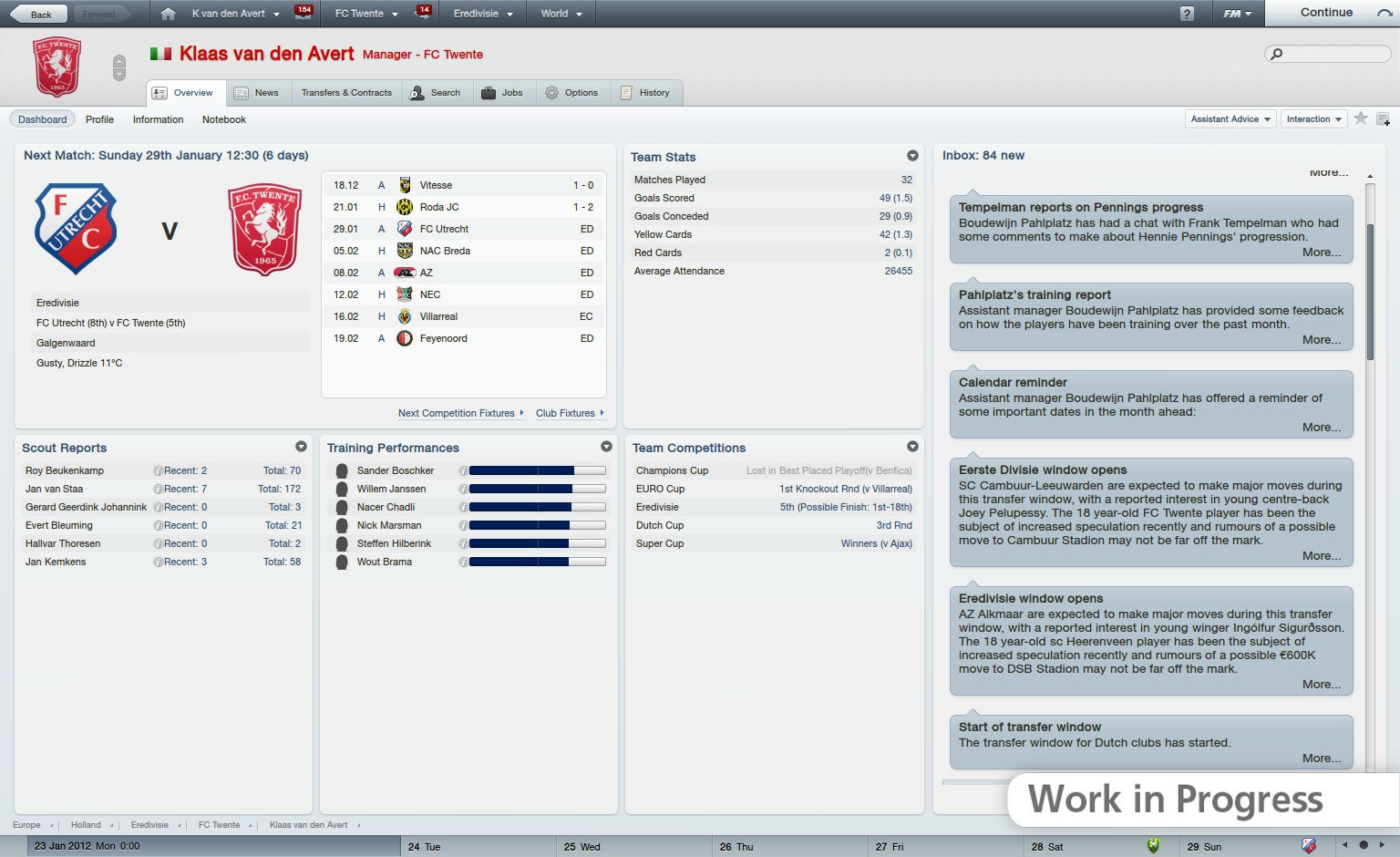Image resolution: width=1400 pixels, height=857 pixels.
Task: Open the Interaction dropdown
Action: (x=1312, y=119)
